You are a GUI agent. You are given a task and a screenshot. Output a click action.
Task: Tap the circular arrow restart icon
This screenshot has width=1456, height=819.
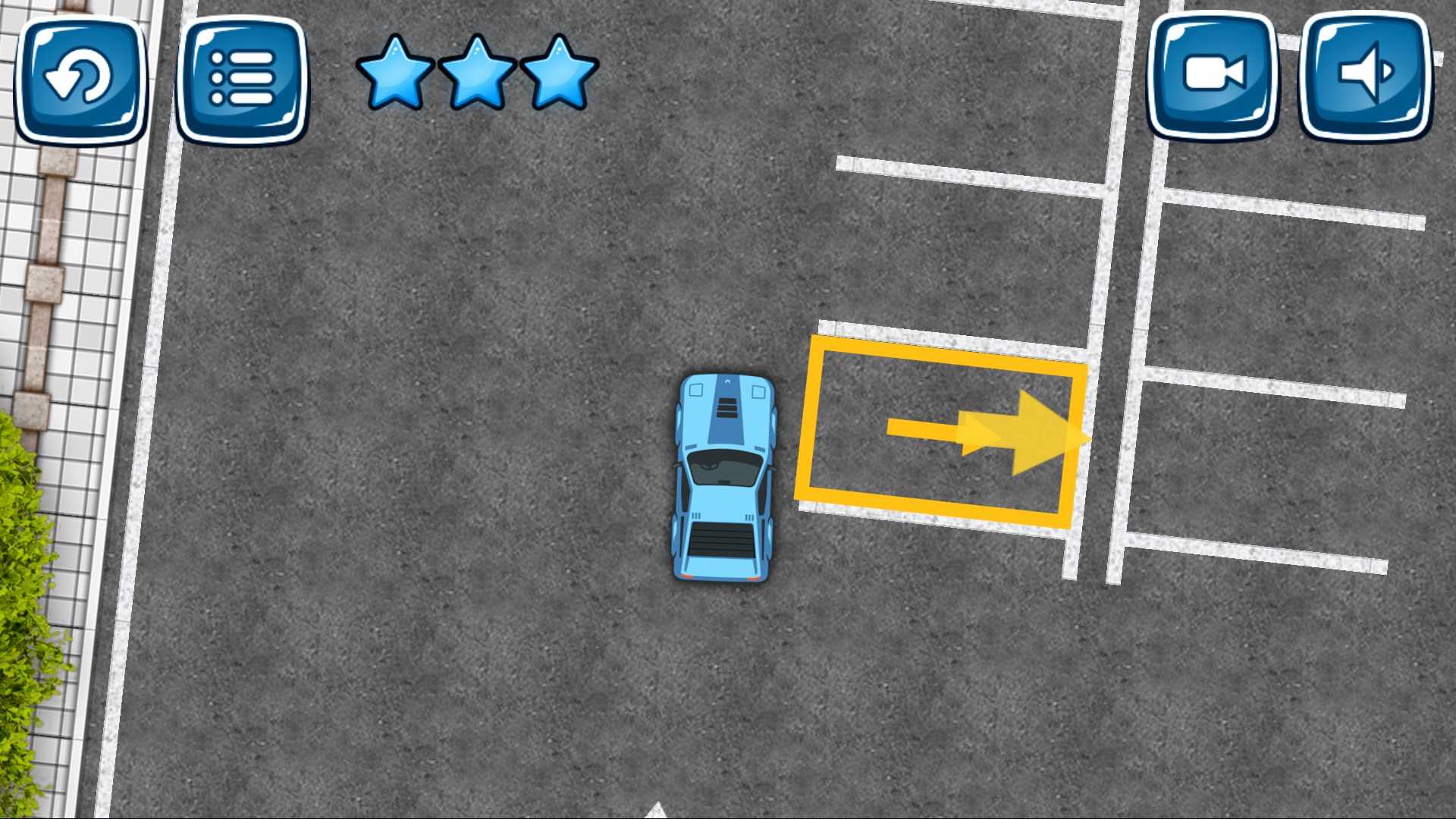(81, 79)
